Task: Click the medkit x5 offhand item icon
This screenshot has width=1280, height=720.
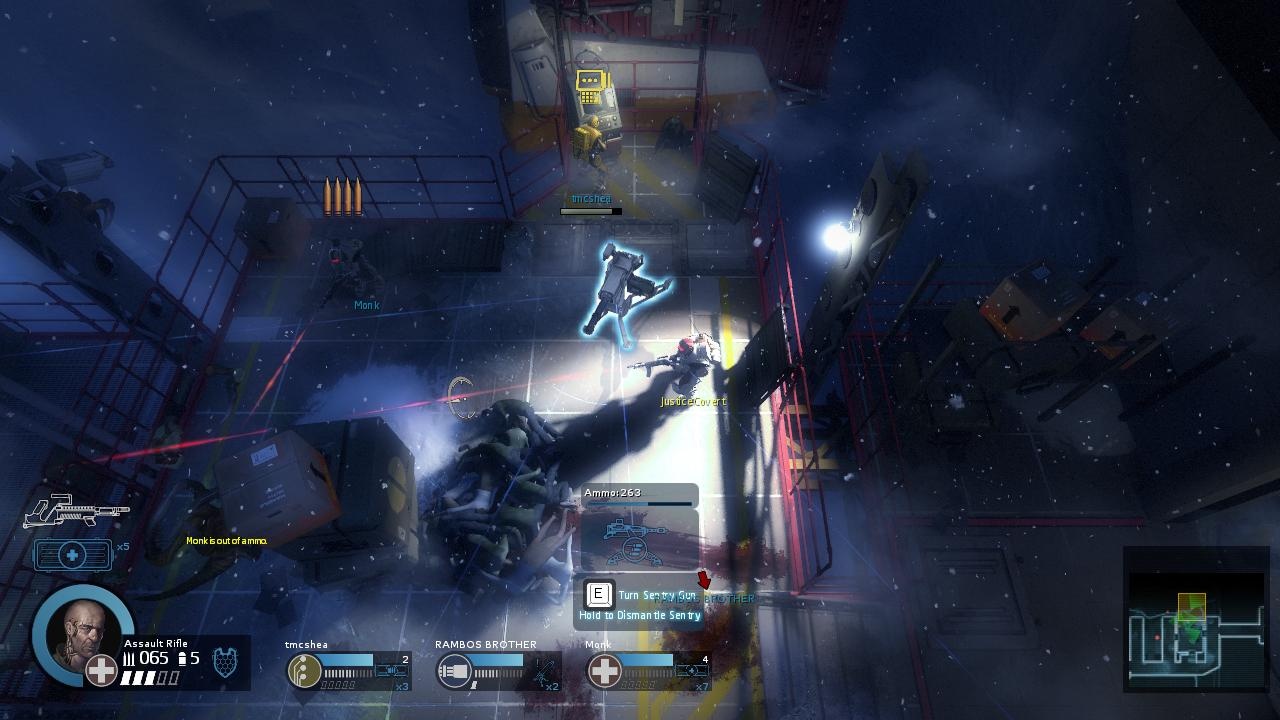Action: point(72,553)
